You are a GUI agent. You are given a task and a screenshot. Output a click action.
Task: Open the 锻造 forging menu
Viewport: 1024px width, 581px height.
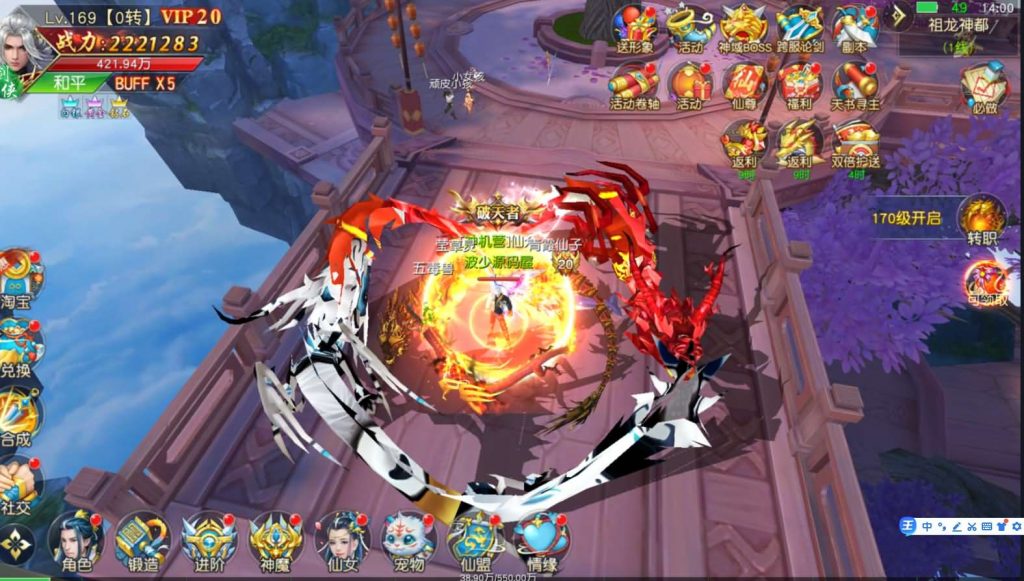click(143, 540)
